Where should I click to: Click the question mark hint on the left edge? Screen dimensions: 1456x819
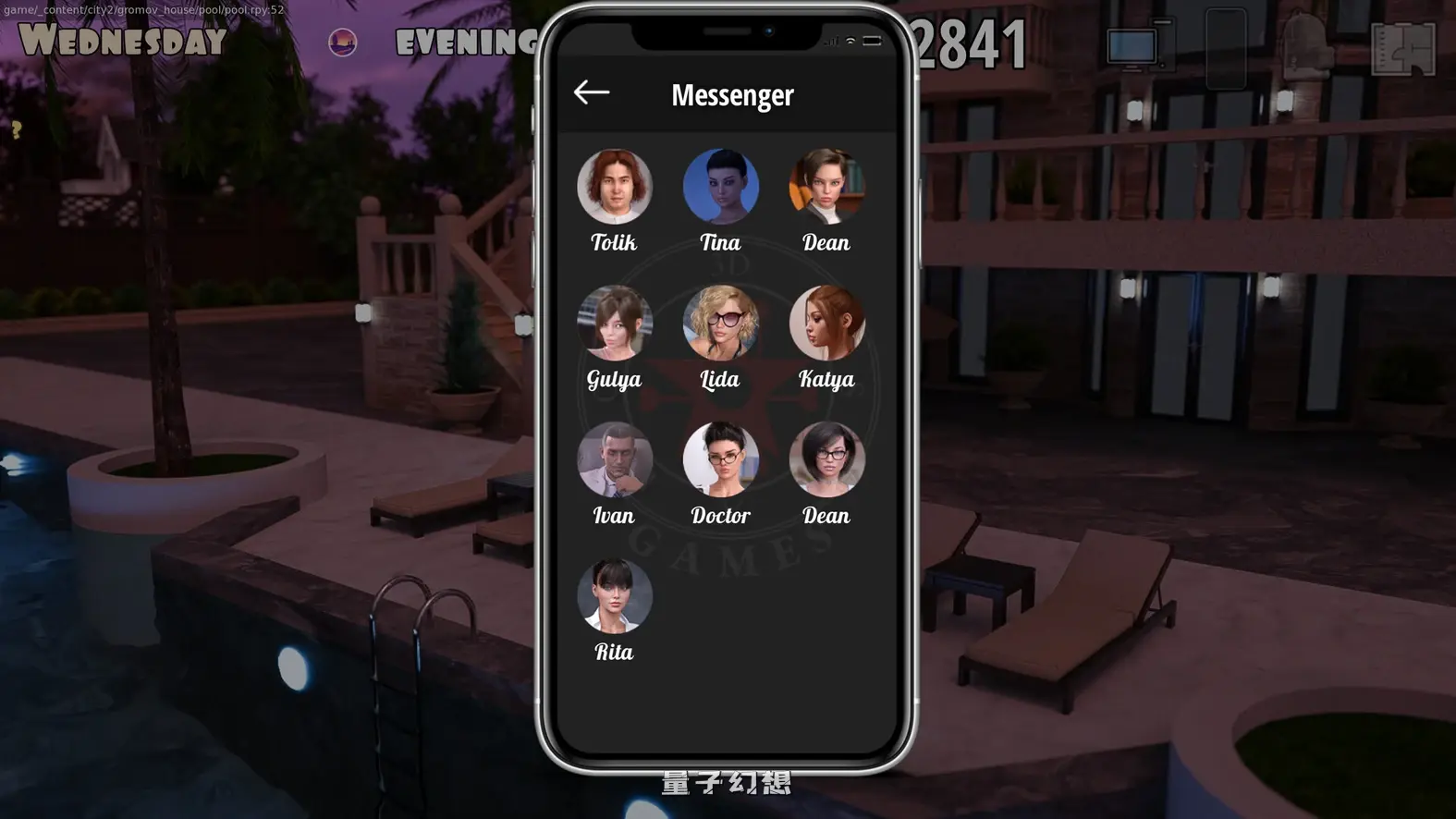[x=16, y=129]
